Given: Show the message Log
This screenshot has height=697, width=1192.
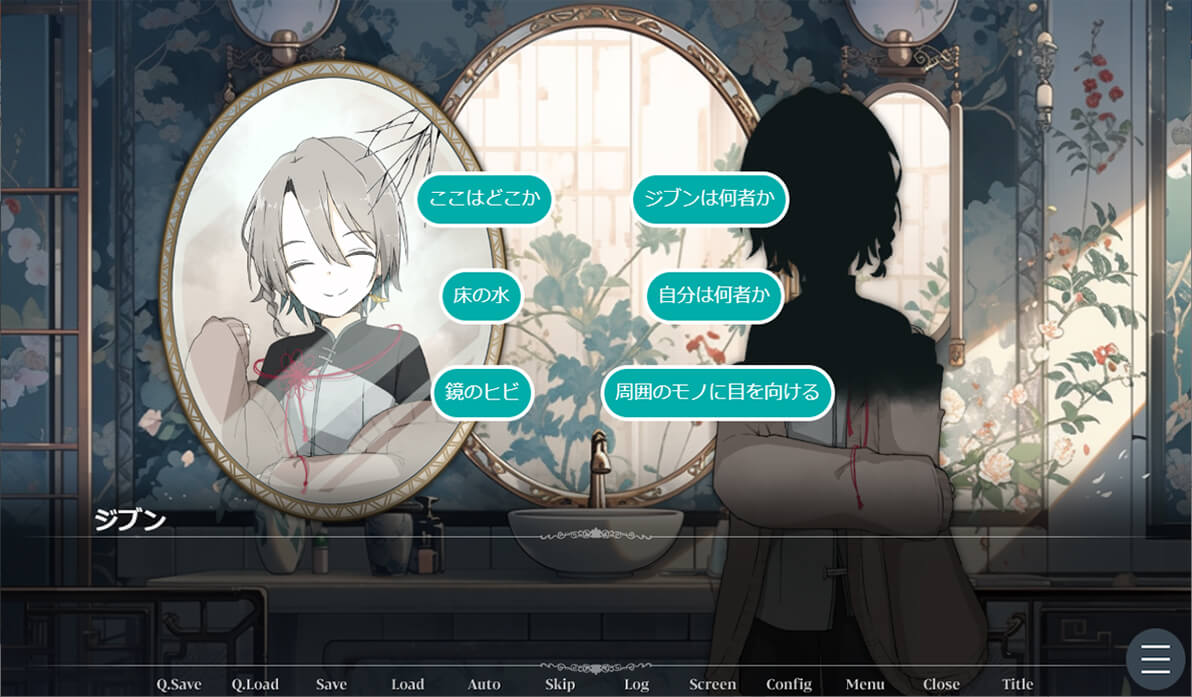Looking at the screenshot, I should [x=636, y=684].
